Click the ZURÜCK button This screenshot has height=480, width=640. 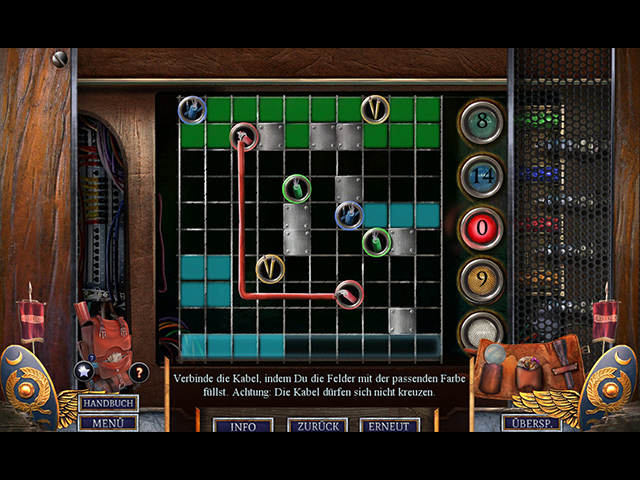(317, 425)
